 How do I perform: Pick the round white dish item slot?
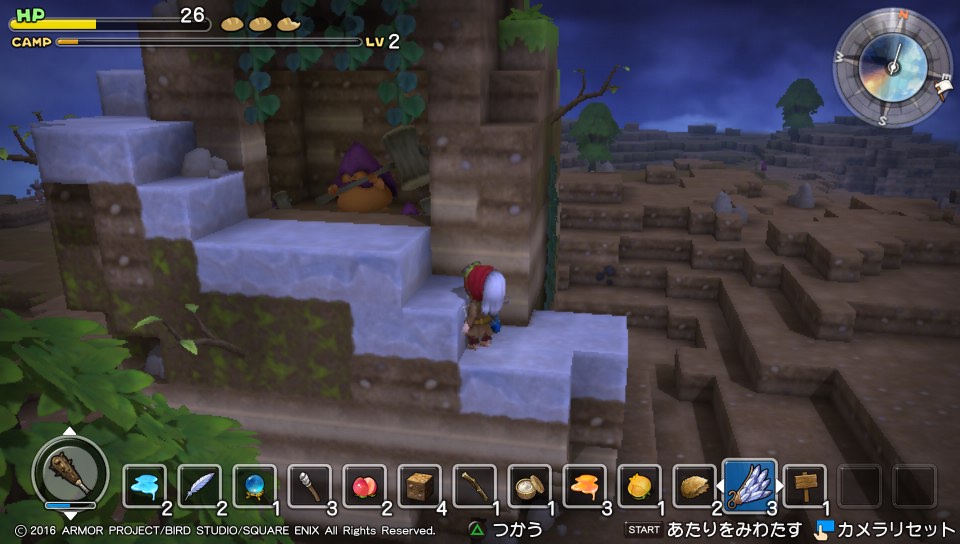point(530,487)
